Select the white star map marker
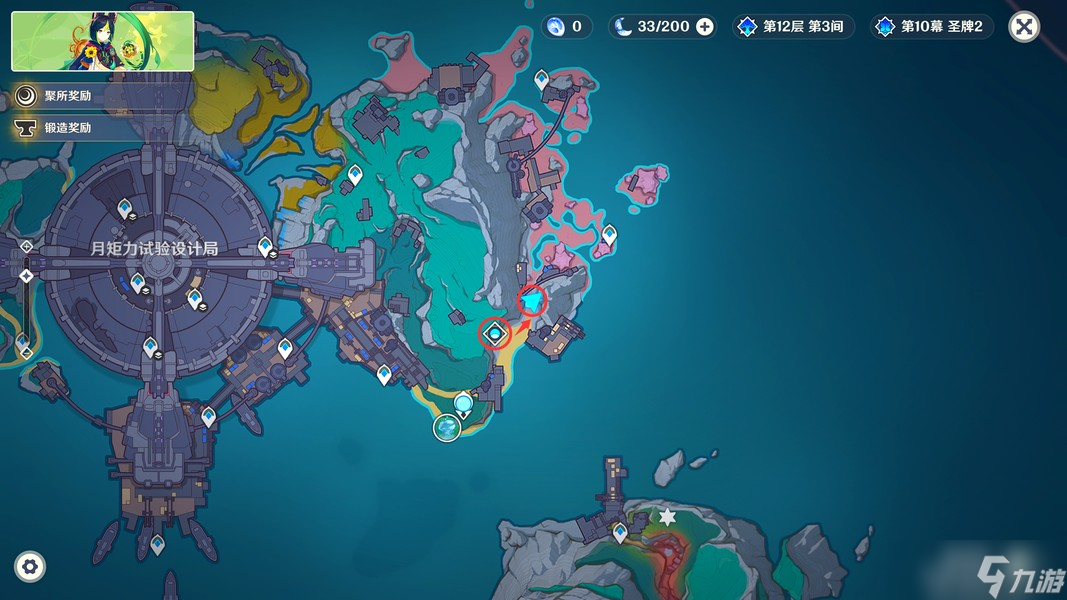The height and width of the screenshot is (600, 1067). point(667,517)
